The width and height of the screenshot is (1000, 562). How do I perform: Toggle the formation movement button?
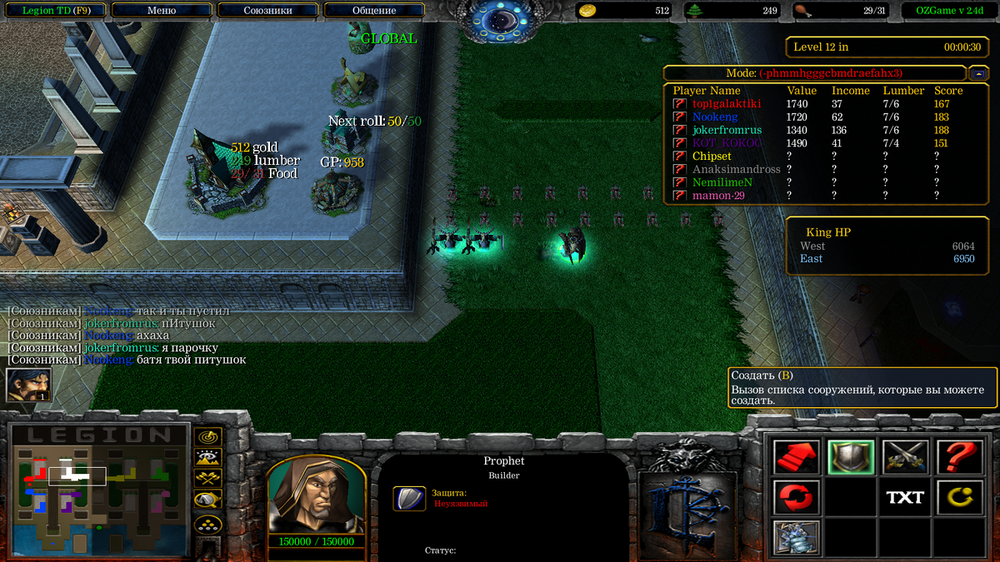208,523
